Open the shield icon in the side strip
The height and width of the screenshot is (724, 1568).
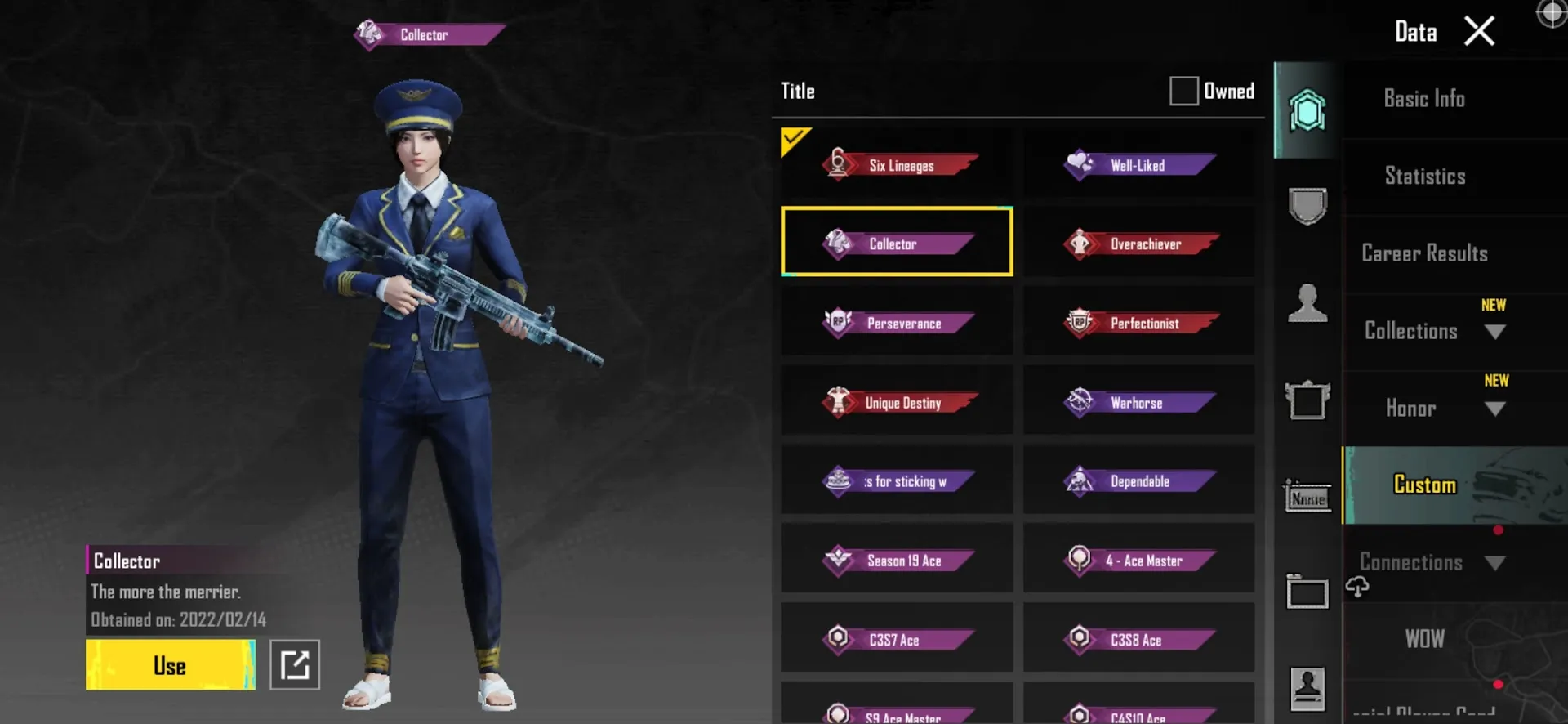pyautogui.click(x=1307, y=206)
